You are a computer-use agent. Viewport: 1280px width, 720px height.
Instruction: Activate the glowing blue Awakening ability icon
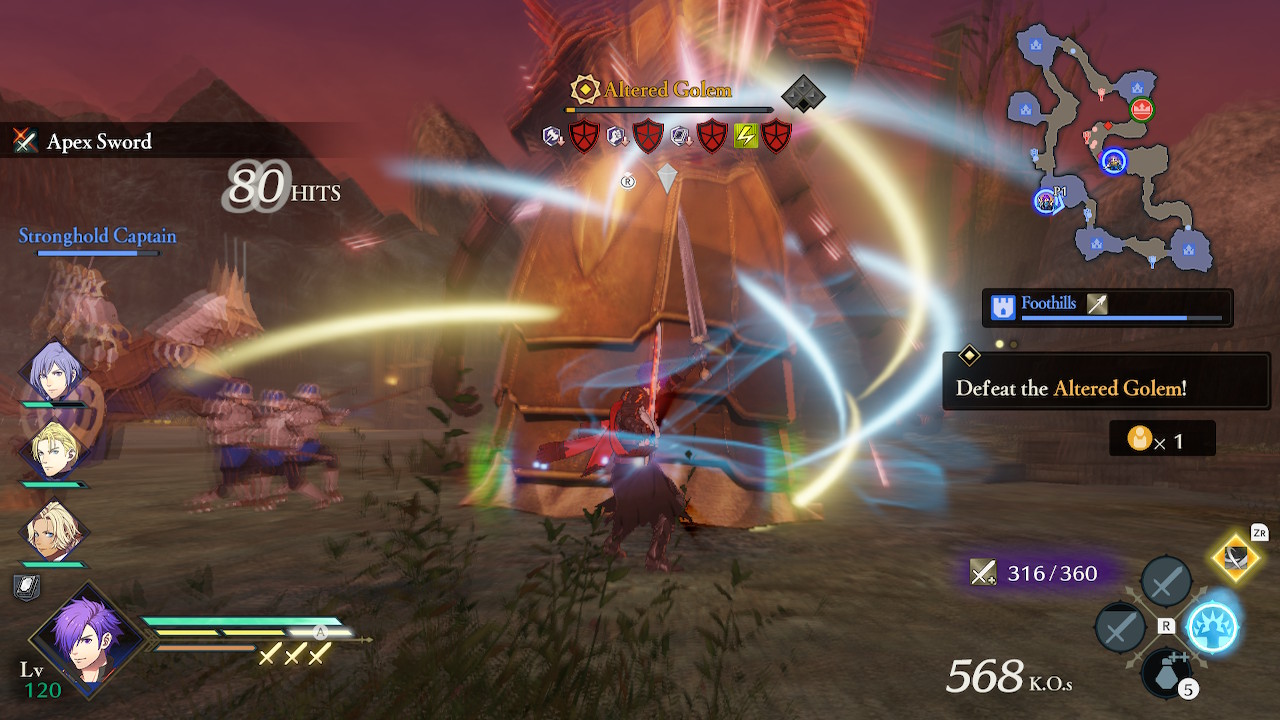(1212, 628)
